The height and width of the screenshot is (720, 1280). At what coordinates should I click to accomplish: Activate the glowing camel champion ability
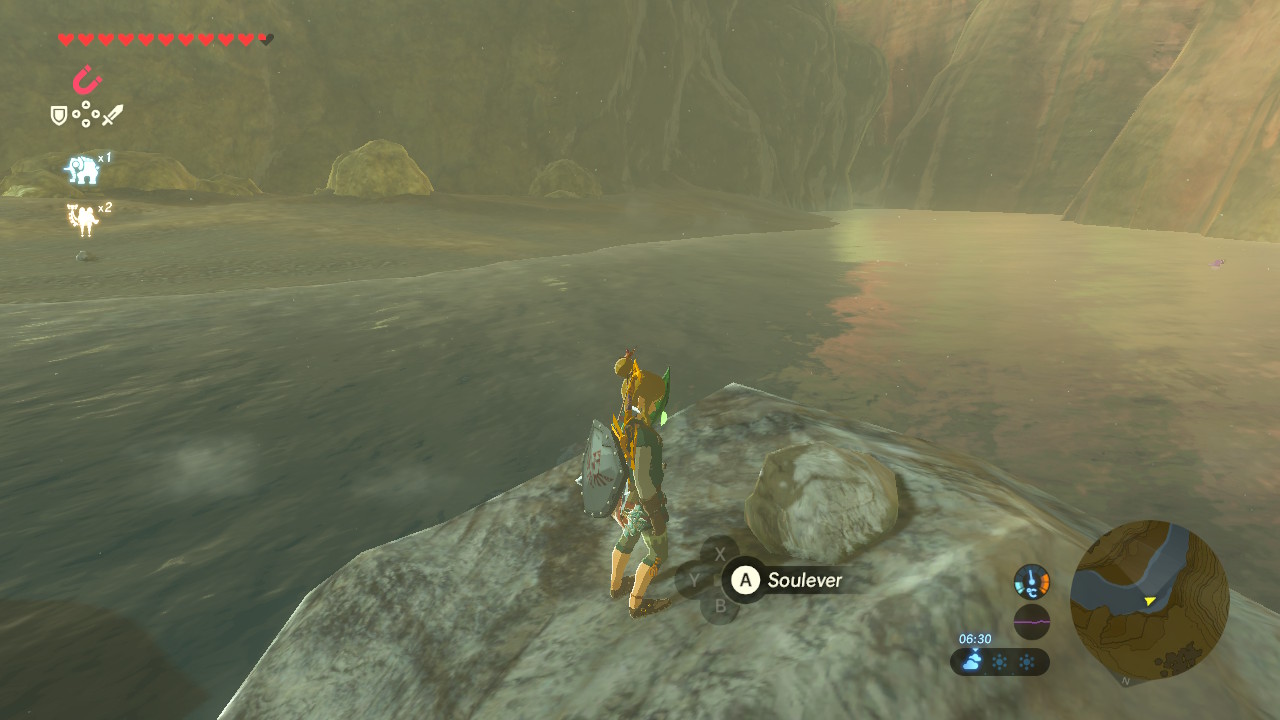point(82,219)
